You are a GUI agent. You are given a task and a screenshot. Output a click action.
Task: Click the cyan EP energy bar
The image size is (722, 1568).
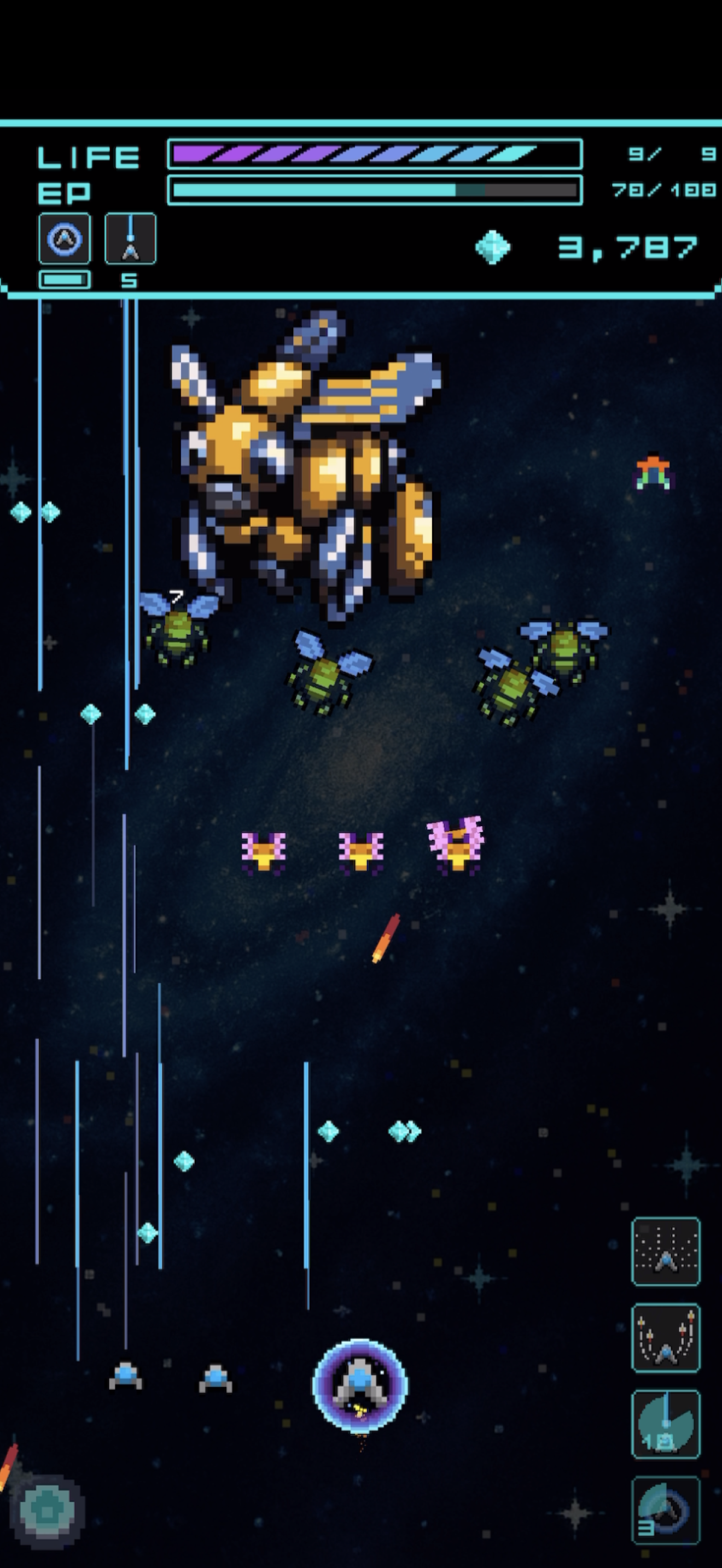tap(371, 190)
